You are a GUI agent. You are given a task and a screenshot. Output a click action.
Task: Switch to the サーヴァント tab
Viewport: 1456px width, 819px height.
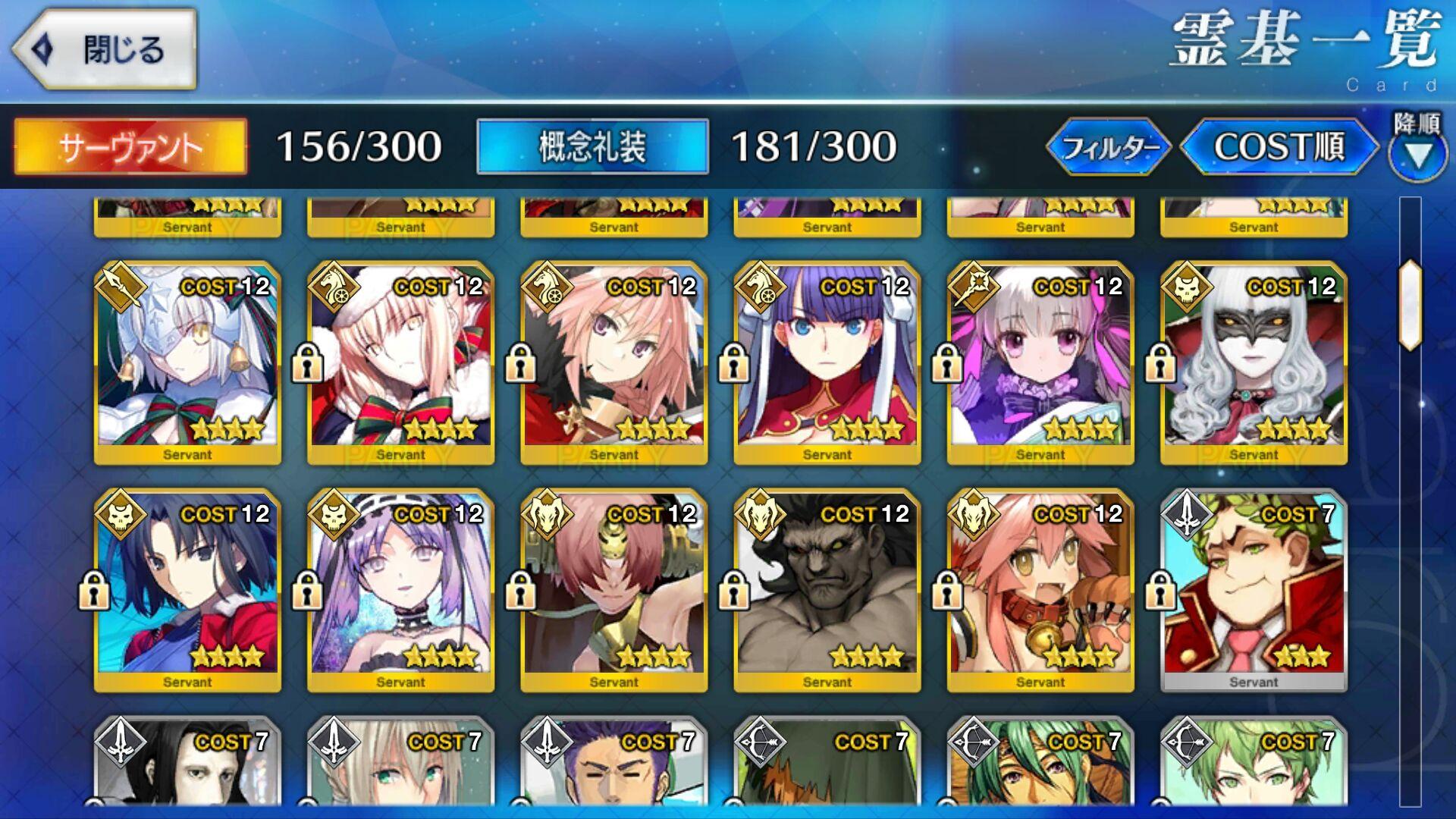[x=130, y=146]
